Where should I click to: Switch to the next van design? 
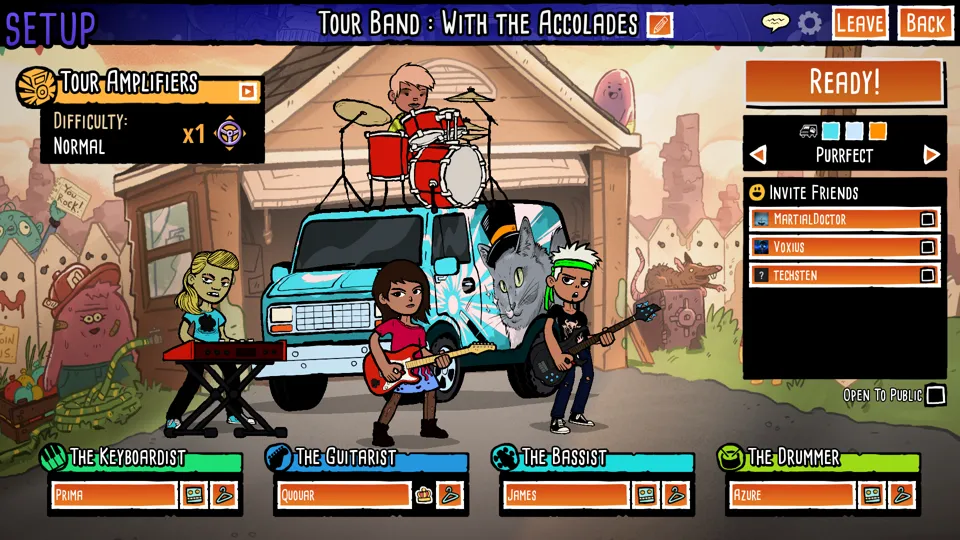tap(931, 155)
